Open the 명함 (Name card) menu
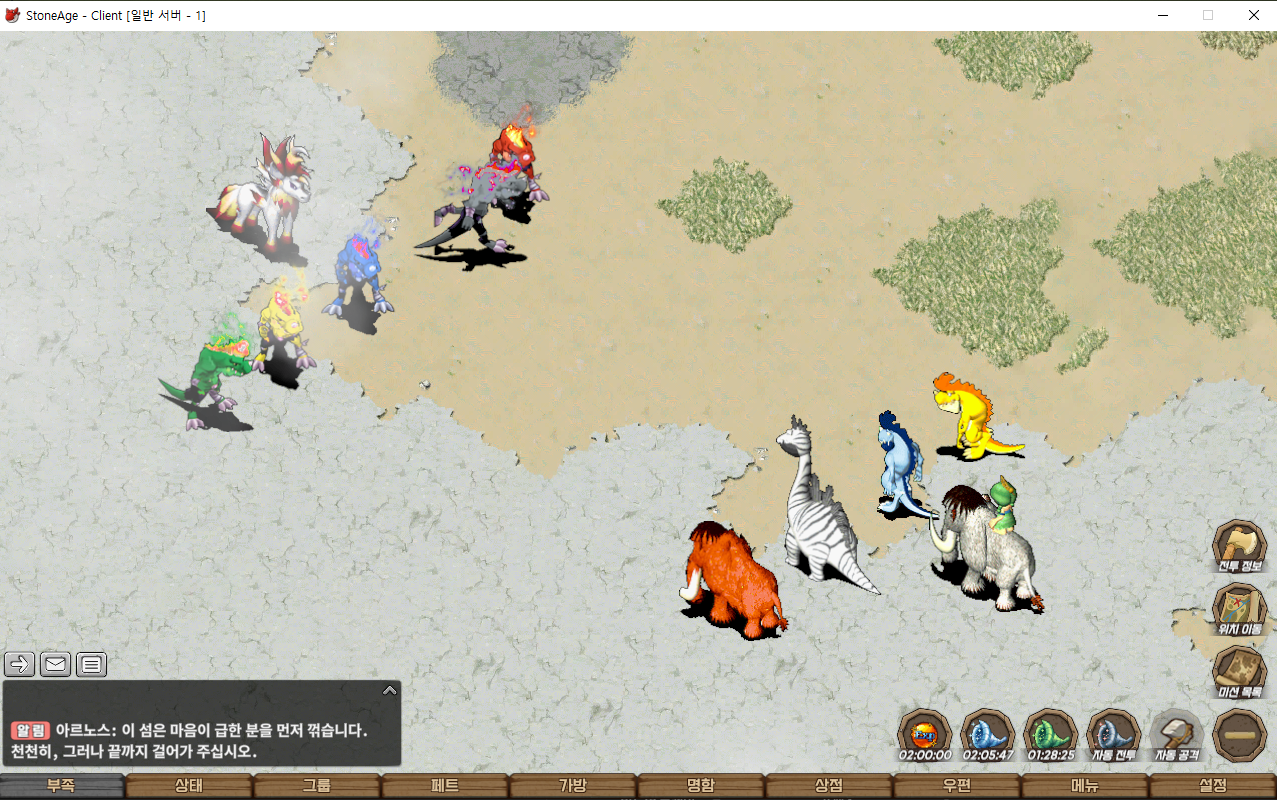This screenshot has height=800, width=1277. (x=701, y=786)
